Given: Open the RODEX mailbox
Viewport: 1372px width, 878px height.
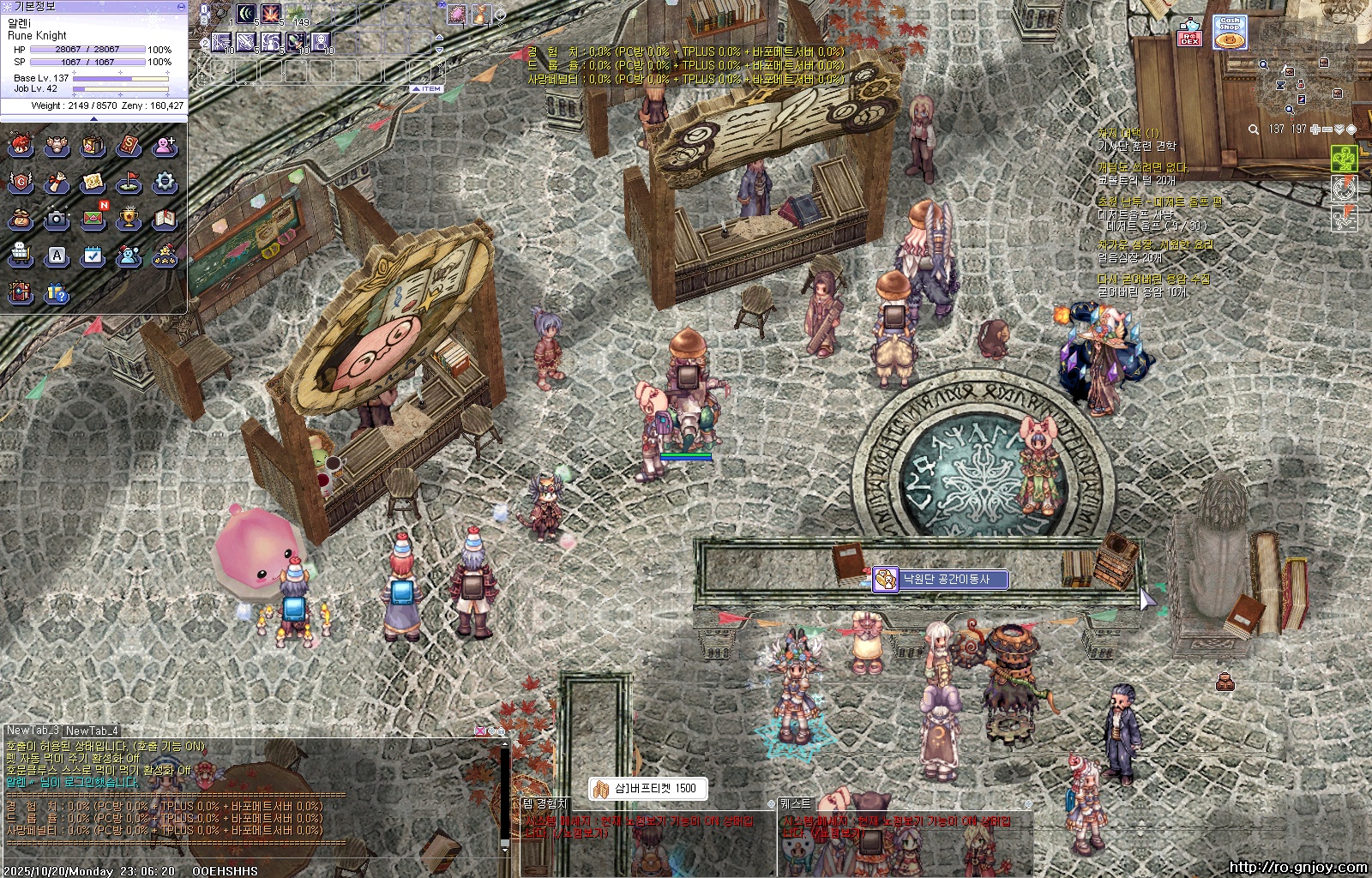Looking at the screenshot, I should [x=1189, y=34].
